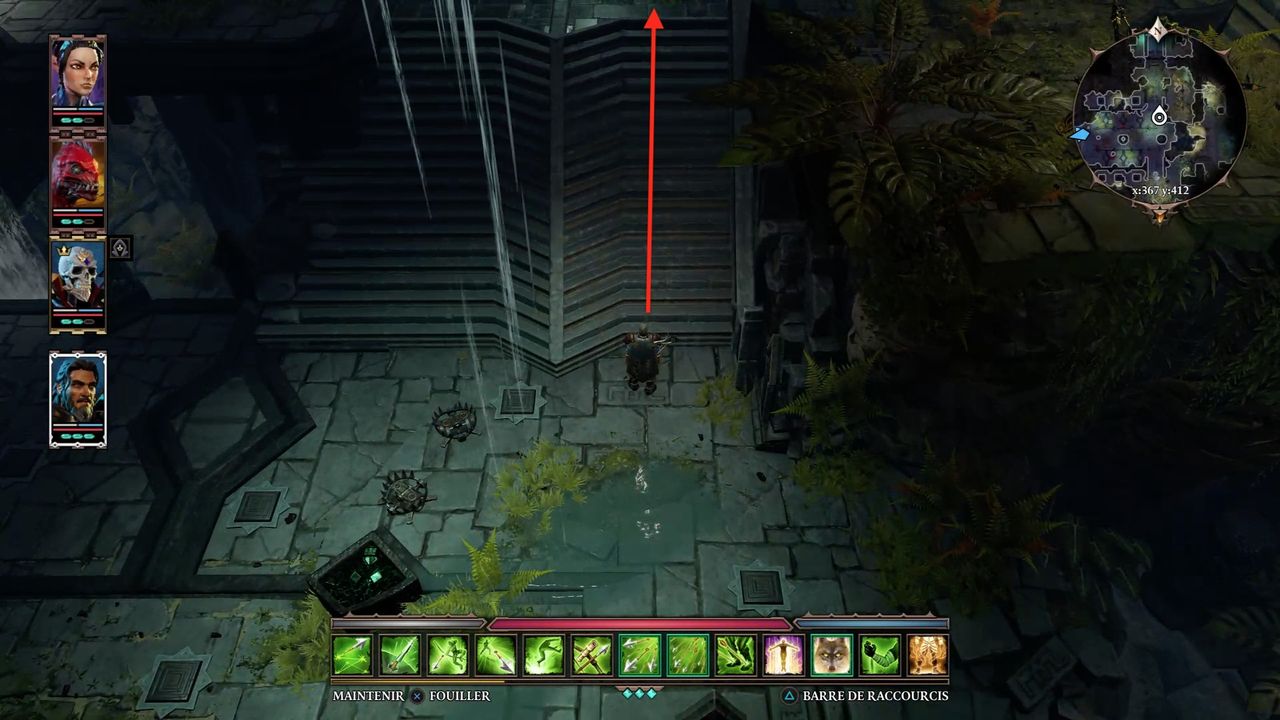
Task: Activate the orange skeleton ribcage skill
Action: click(928, 655)
